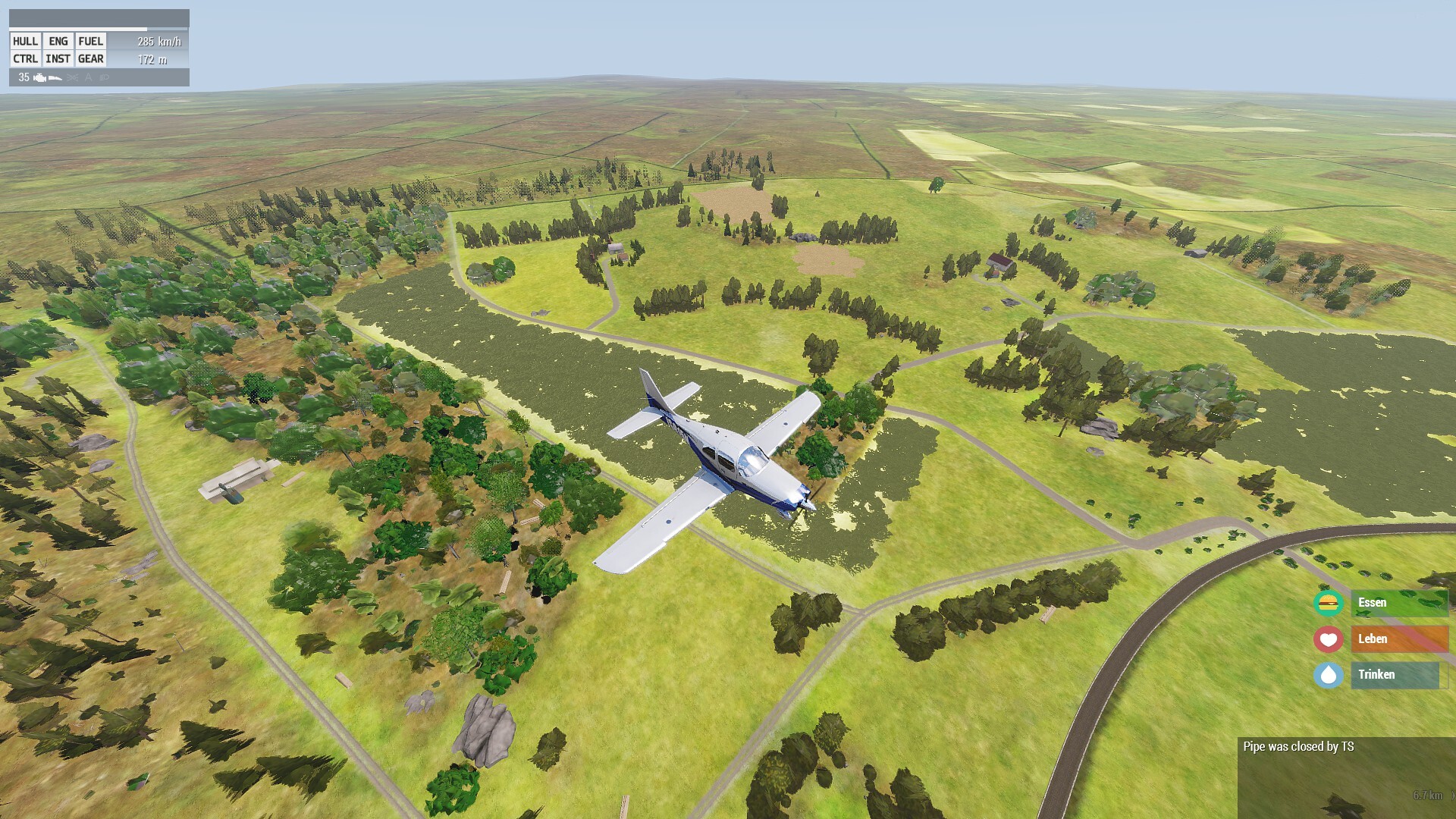Select the GEAR status indicator
Screen dimensions: 1456x819
[x=91, y=59]
